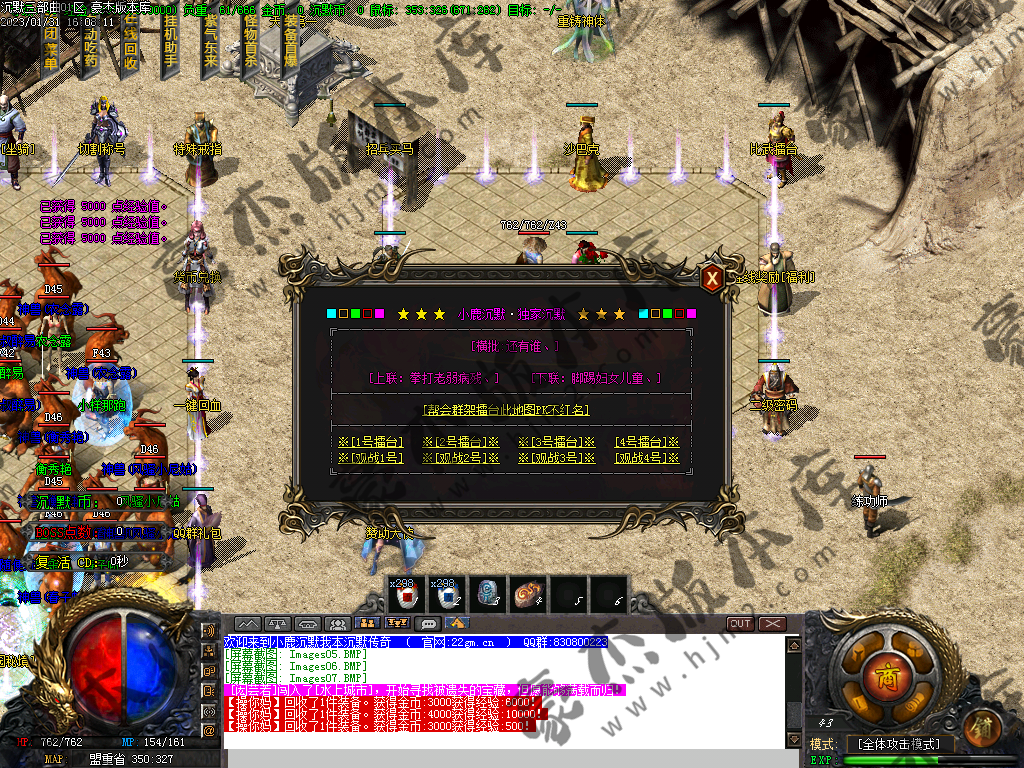Choose the [2号擂台] arena link

pyautogui.click(x=461, y=442)
